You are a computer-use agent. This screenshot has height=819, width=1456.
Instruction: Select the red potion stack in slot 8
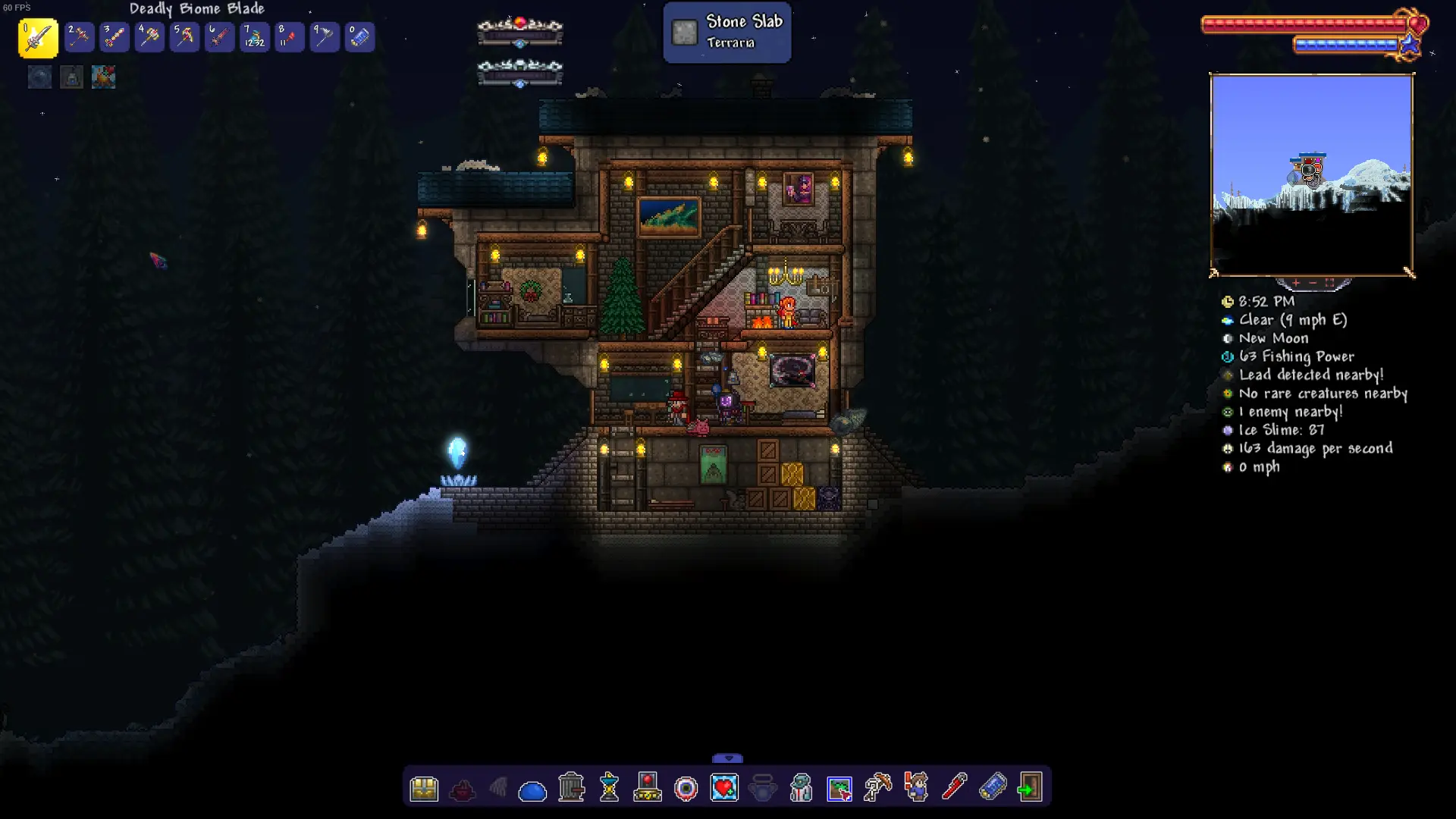click(289, 37)
